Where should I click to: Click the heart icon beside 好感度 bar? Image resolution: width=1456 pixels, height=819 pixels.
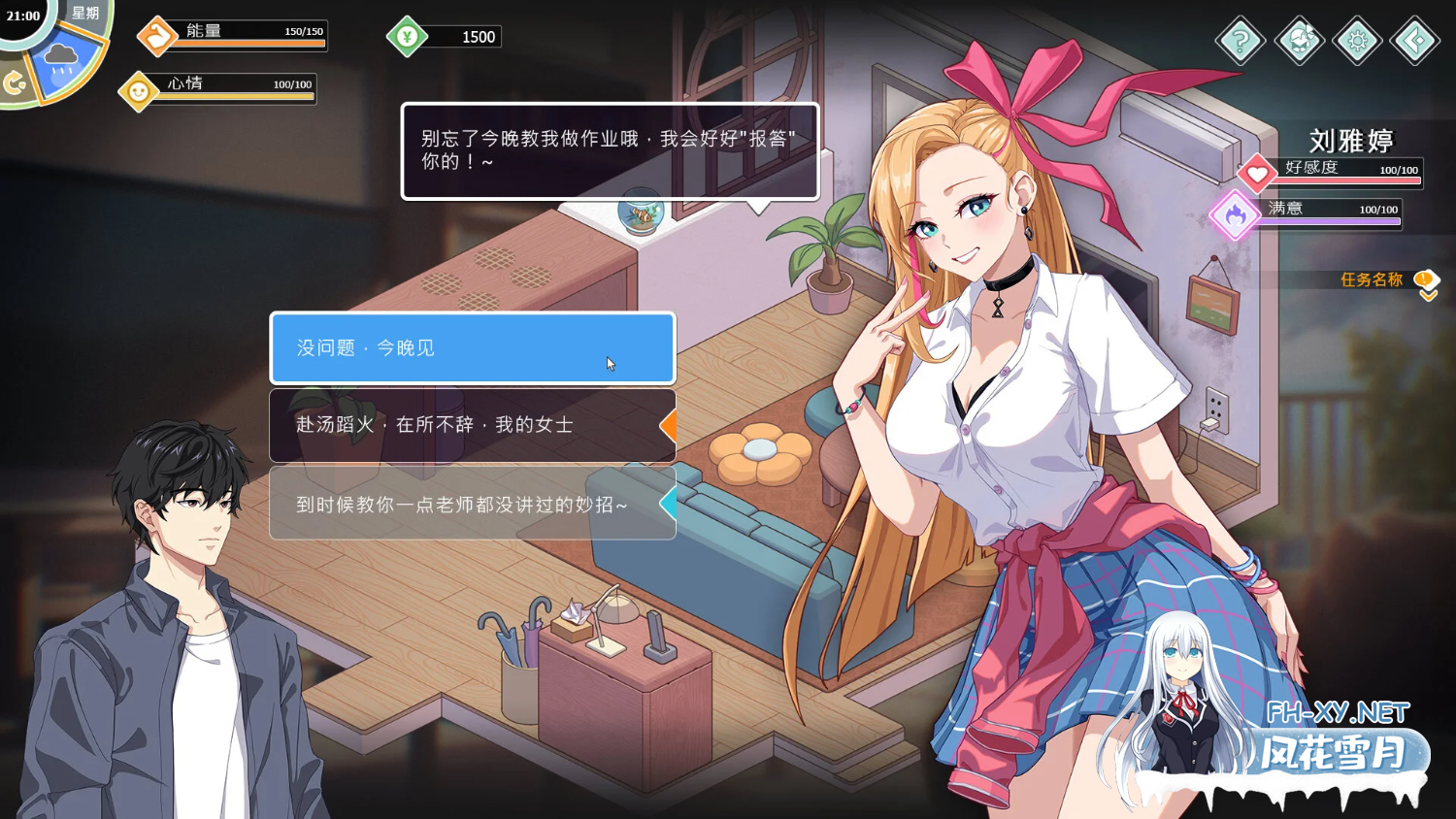(x=1259, y=173)
